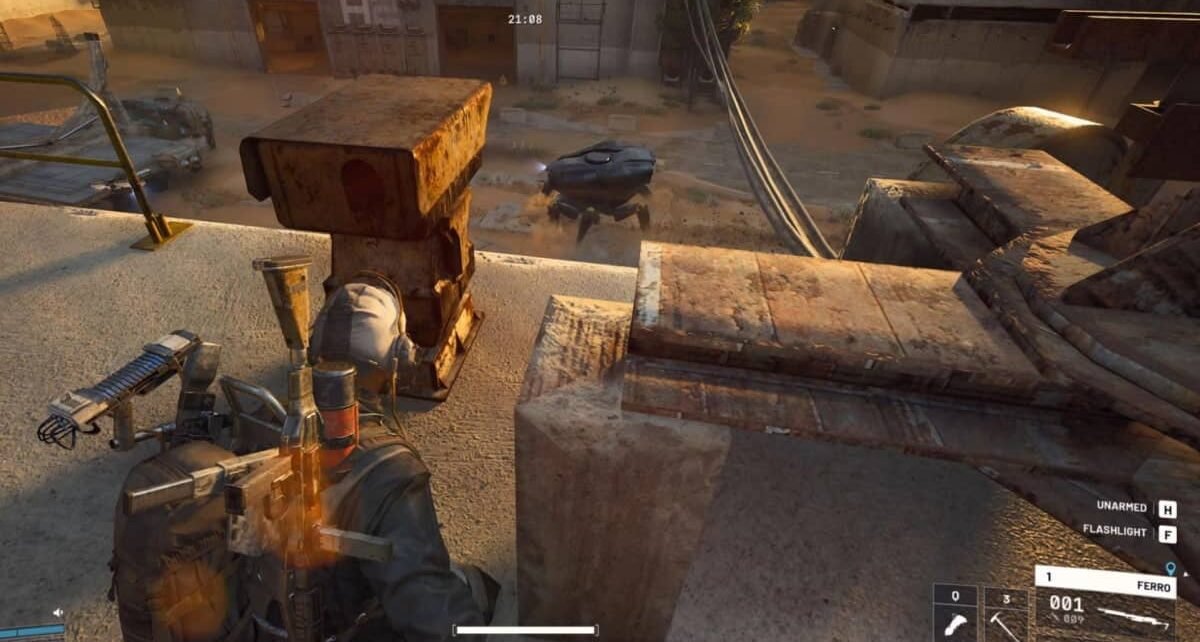Choose the pickaxe tool slot numbered 3
The height and width of the screenshot is (642, 1200).
click(1005, 614)
